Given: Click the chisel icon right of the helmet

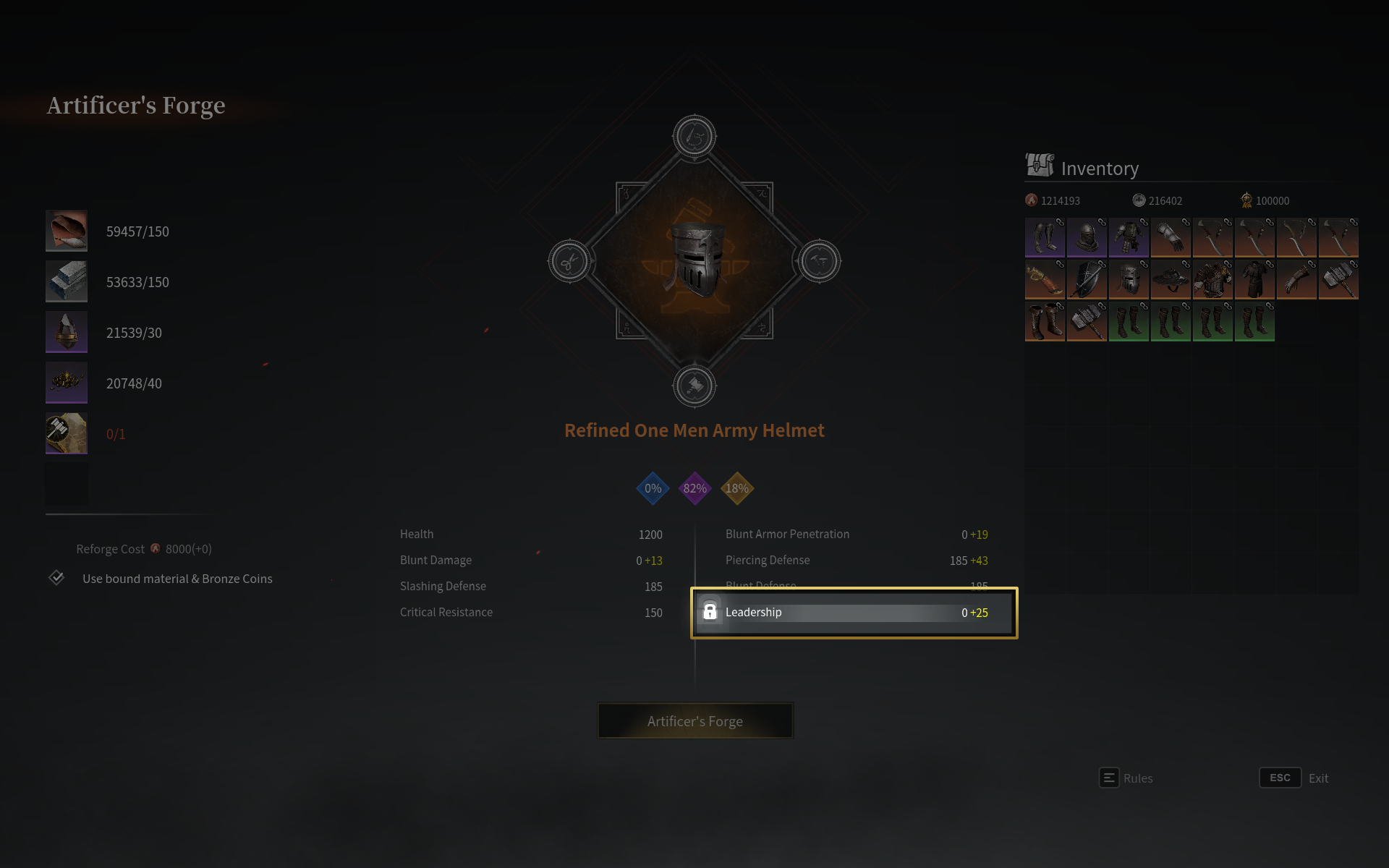Looking at the screenshot, I should point(820,262).
